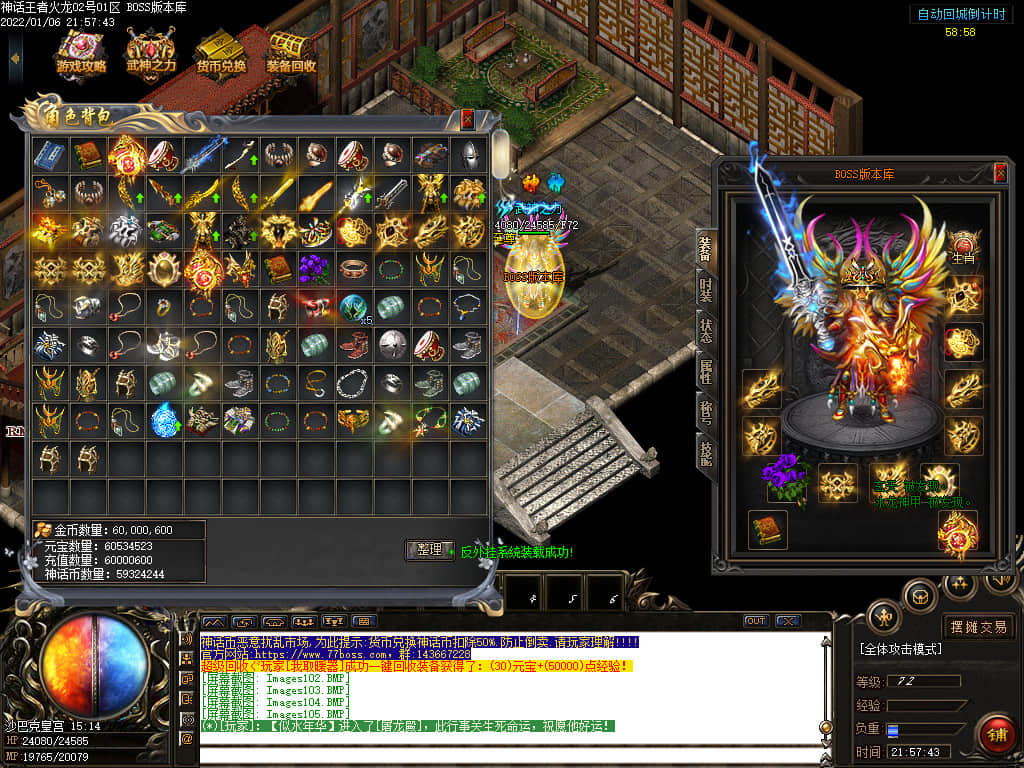
Task: Toggle the 全体攻击模式 attack mode label
Action: pyautogui.click(x=900, y=649)
